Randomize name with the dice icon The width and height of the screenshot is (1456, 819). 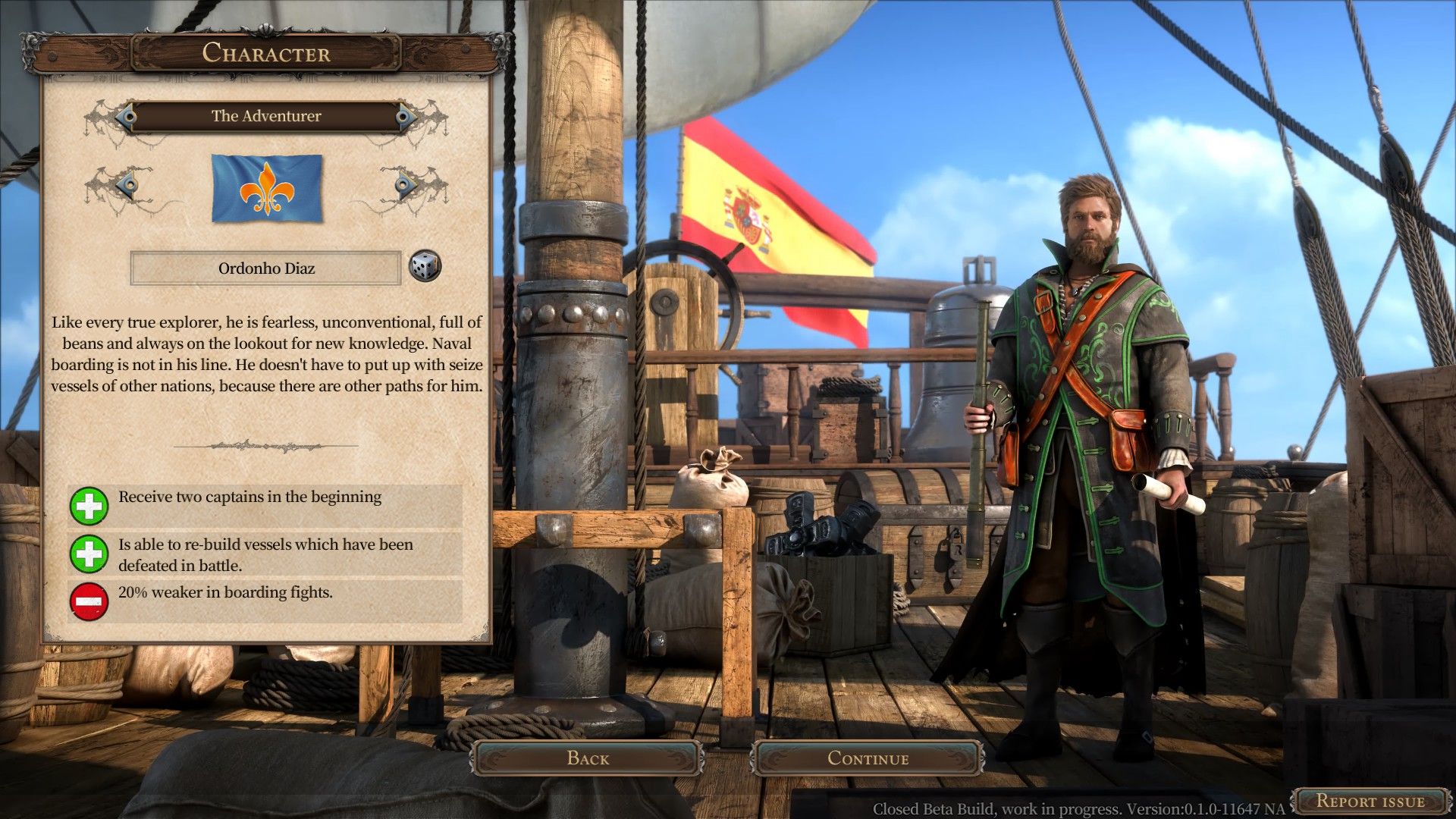pos(424,267)
